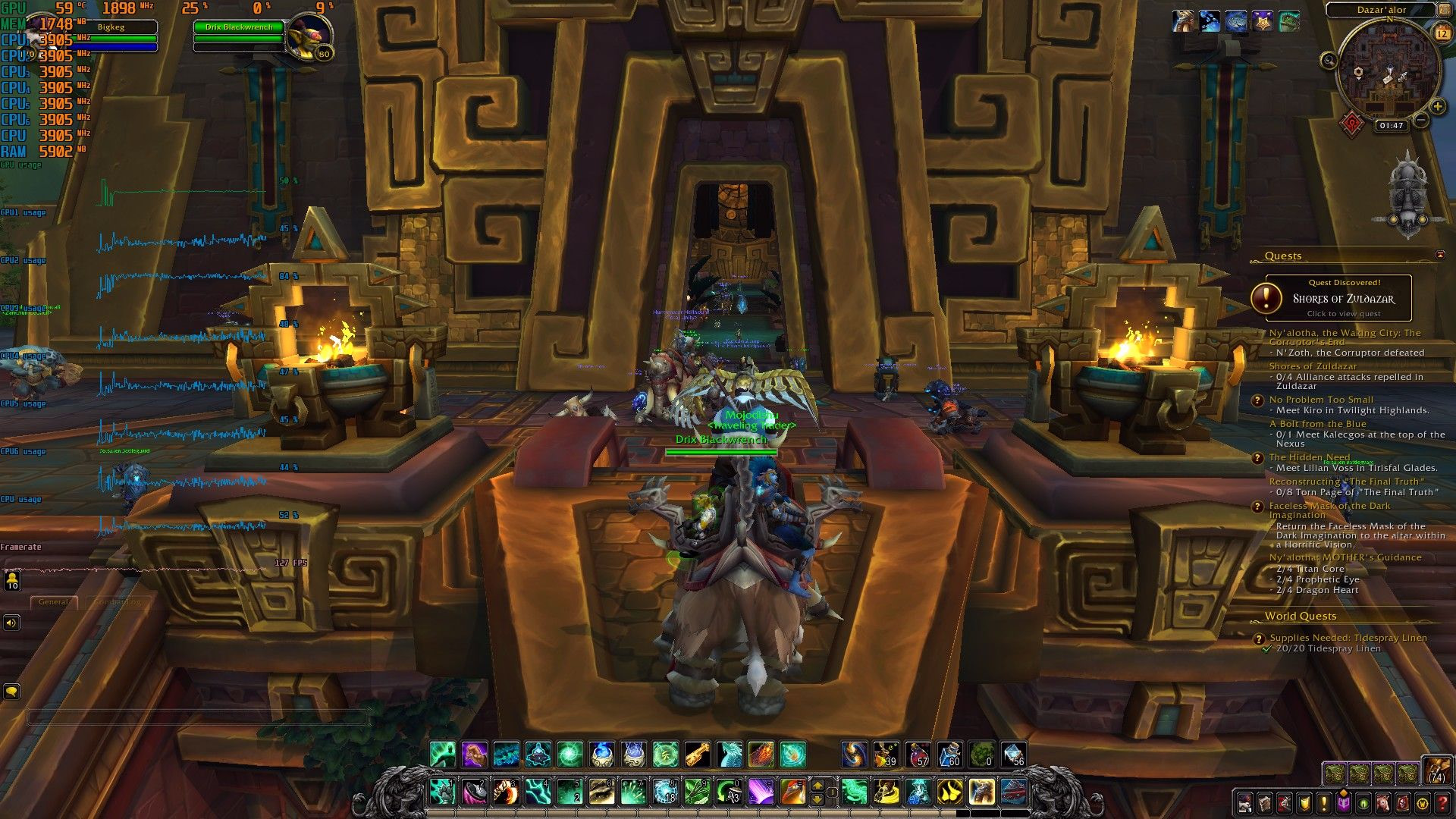This screenshot has height=819, width=1456.
Task: Open the mounts collections horse button
Action: tap(1383, 803)
